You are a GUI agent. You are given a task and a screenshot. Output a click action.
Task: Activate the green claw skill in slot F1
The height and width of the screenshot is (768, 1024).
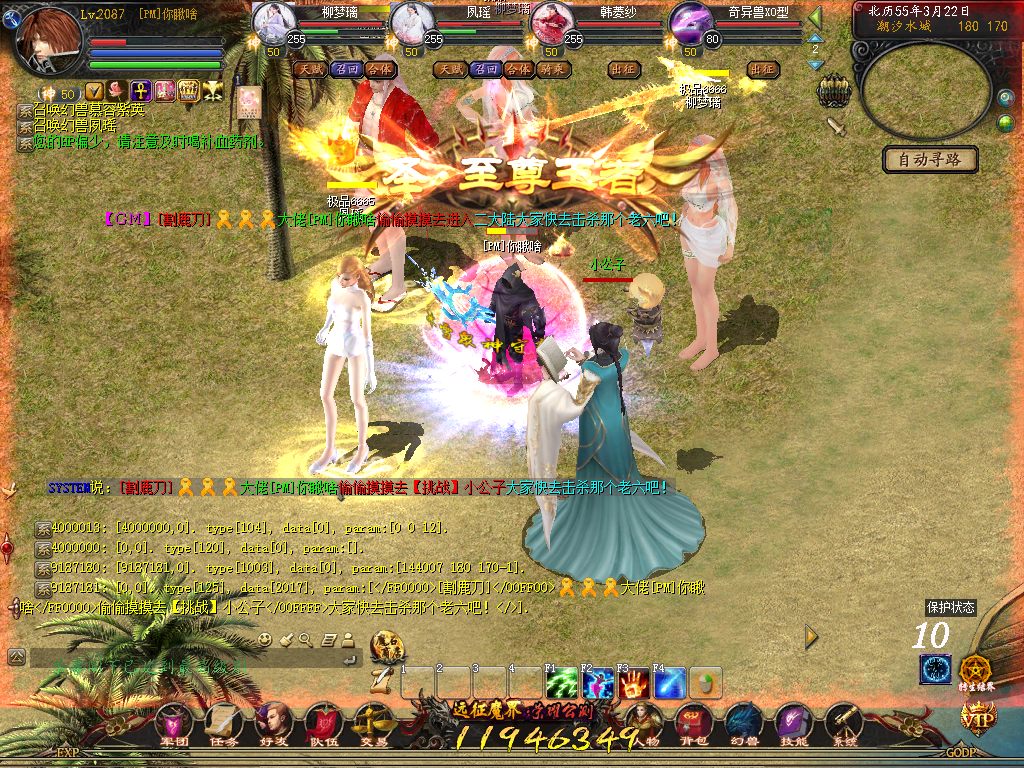(x=561, y=683)
